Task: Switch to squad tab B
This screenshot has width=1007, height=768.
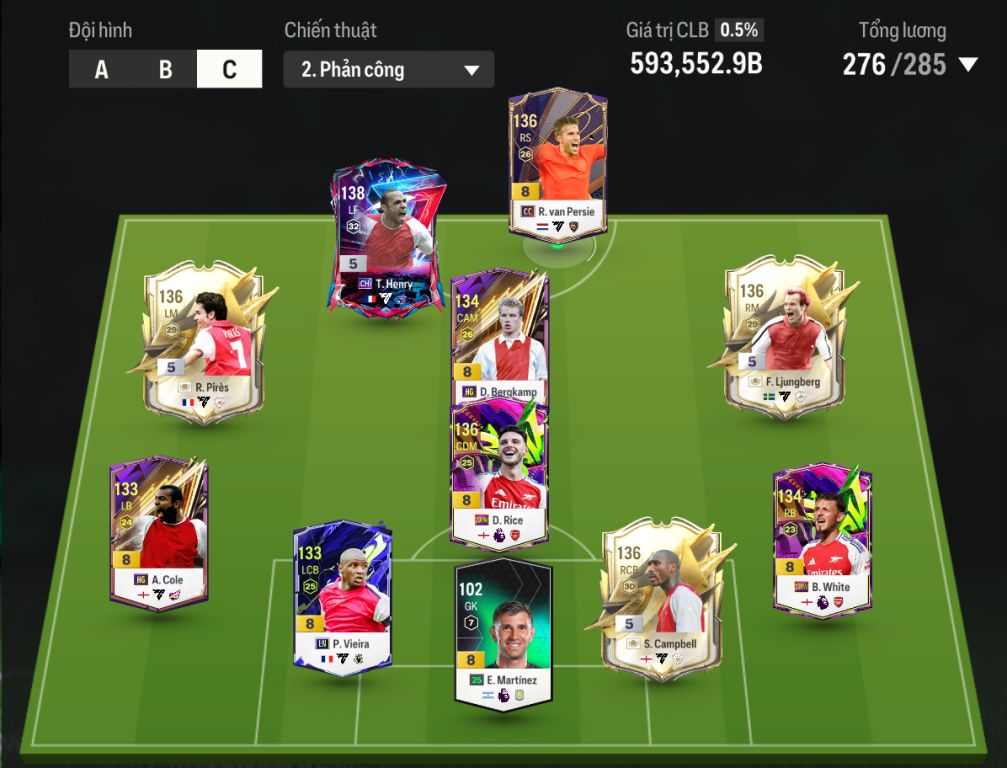Action: (165, 70)
